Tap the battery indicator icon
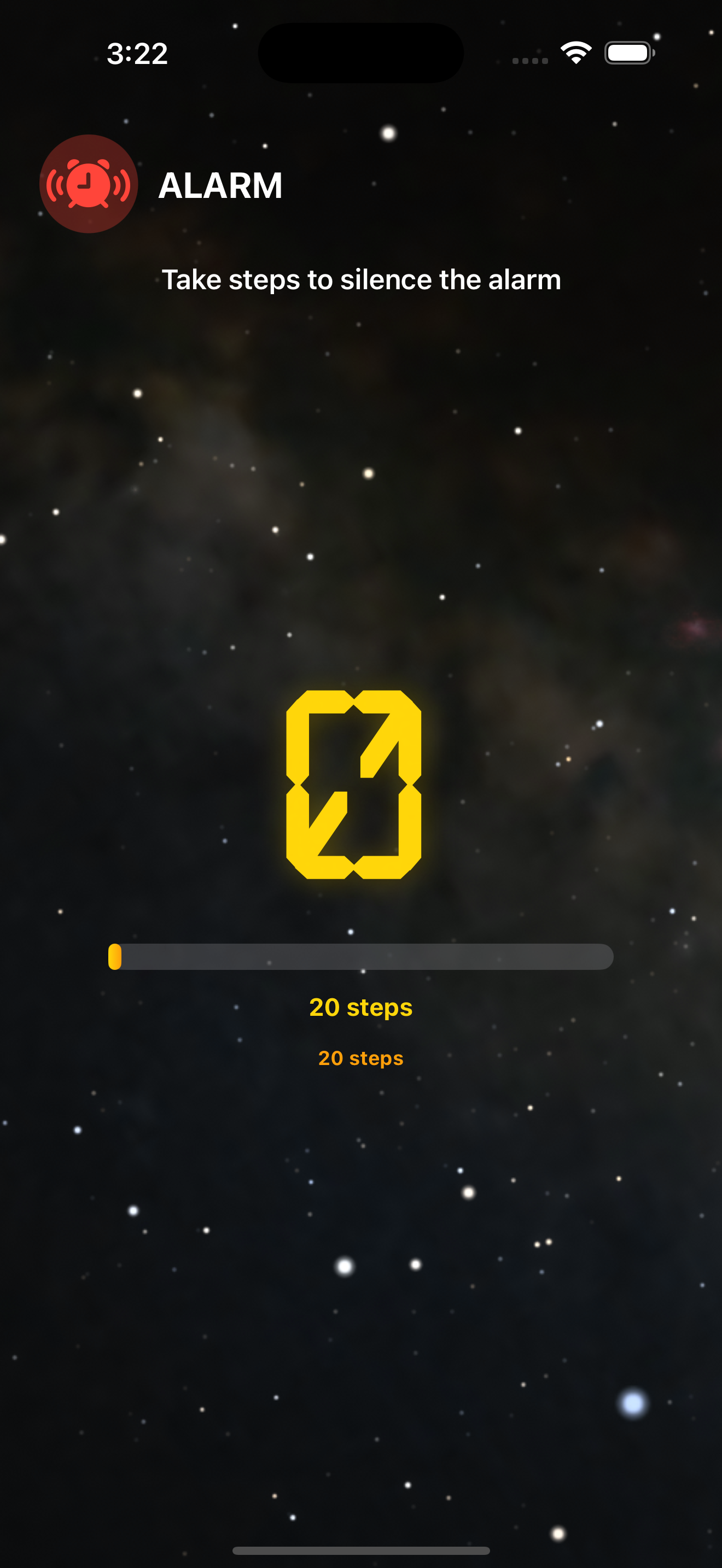The image size is (722, 1568). click(627, 53)
